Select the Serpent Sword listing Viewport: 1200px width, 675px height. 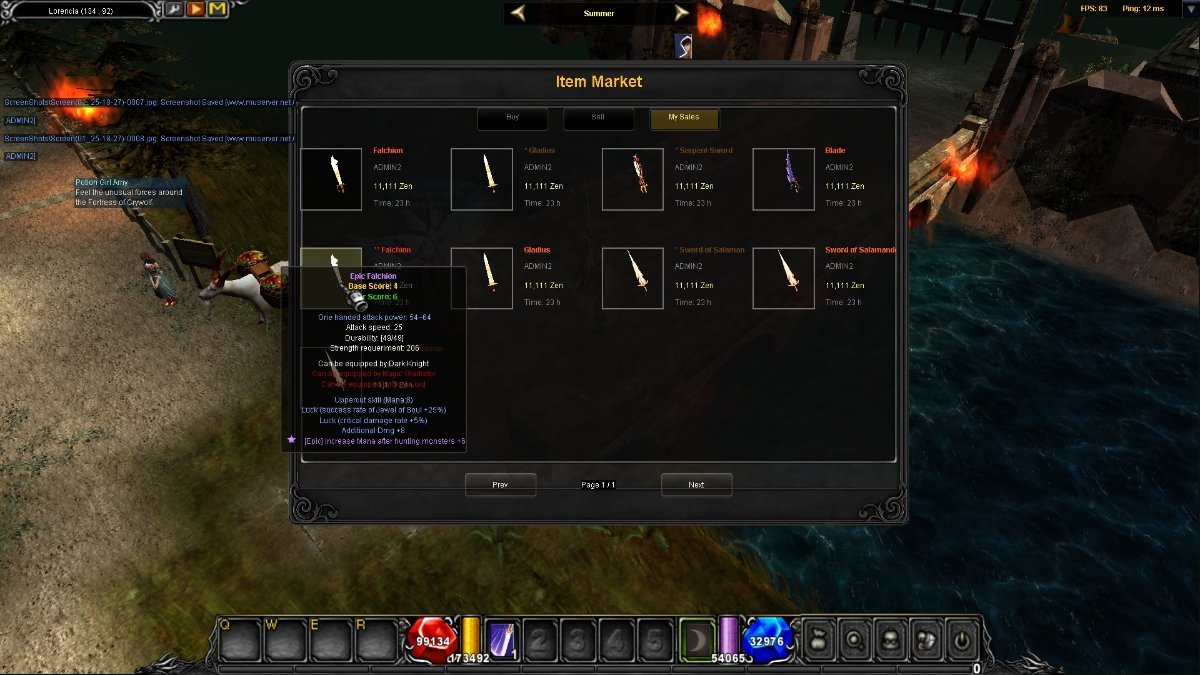[633, 179]
